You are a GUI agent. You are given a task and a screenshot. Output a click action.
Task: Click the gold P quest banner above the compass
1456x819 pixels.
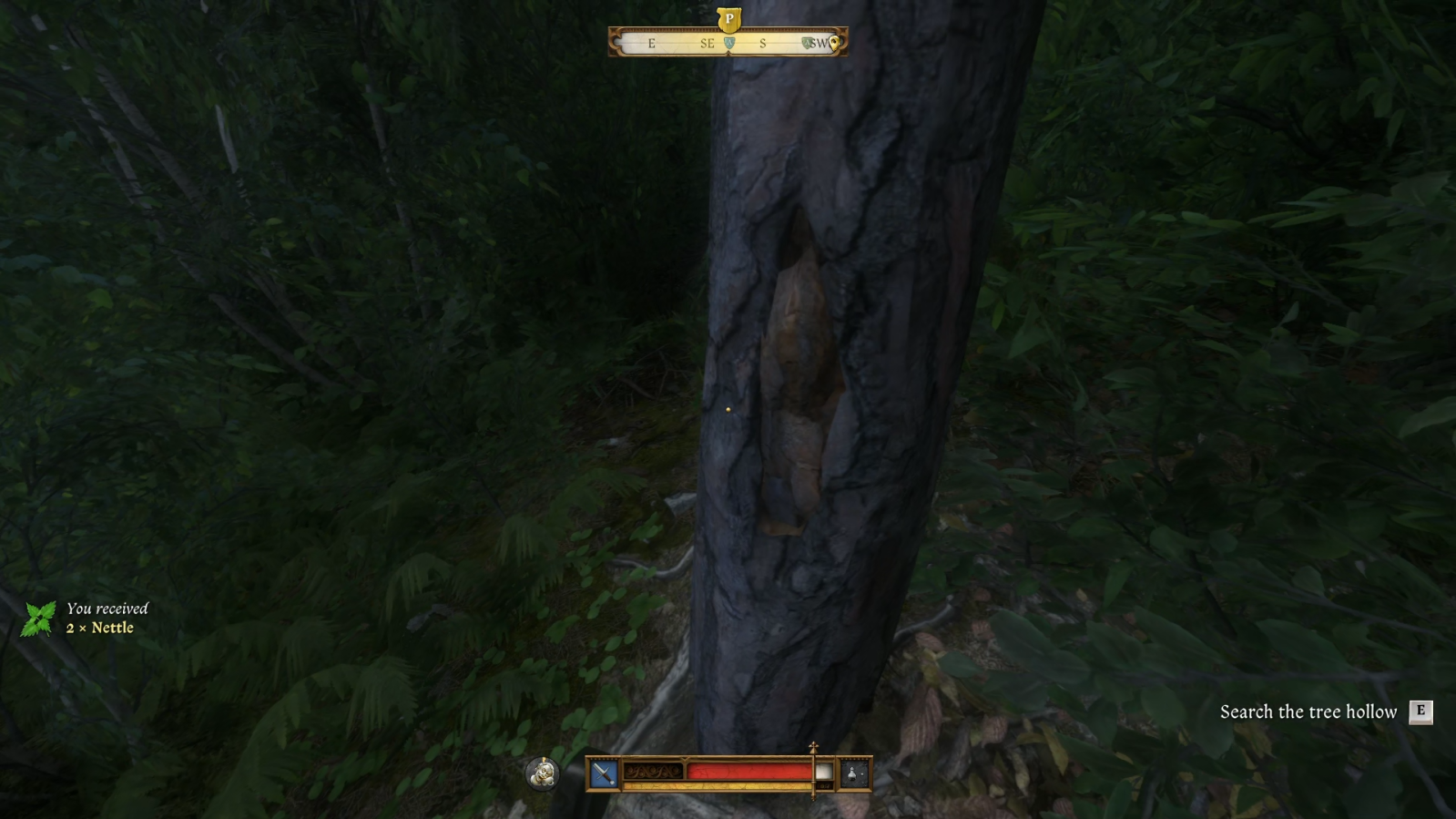click(x=728, y=18)
